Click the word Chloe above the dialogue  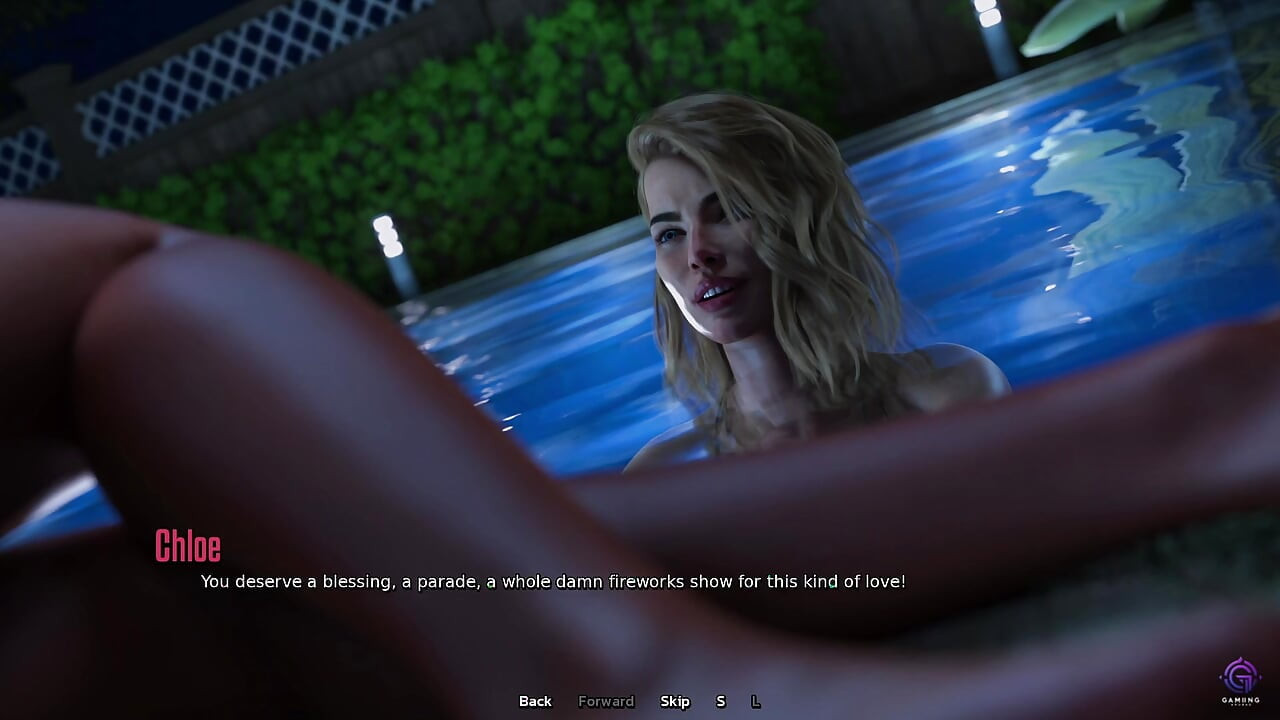point(189,547)
